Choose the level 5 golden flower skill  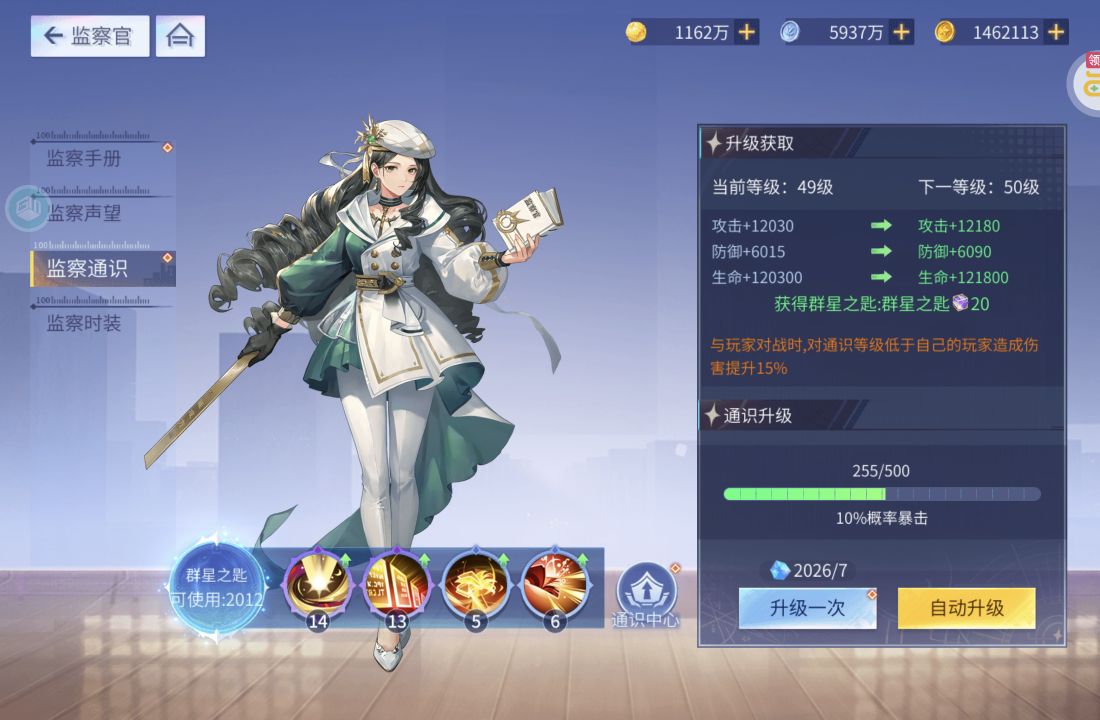(476, 587)
